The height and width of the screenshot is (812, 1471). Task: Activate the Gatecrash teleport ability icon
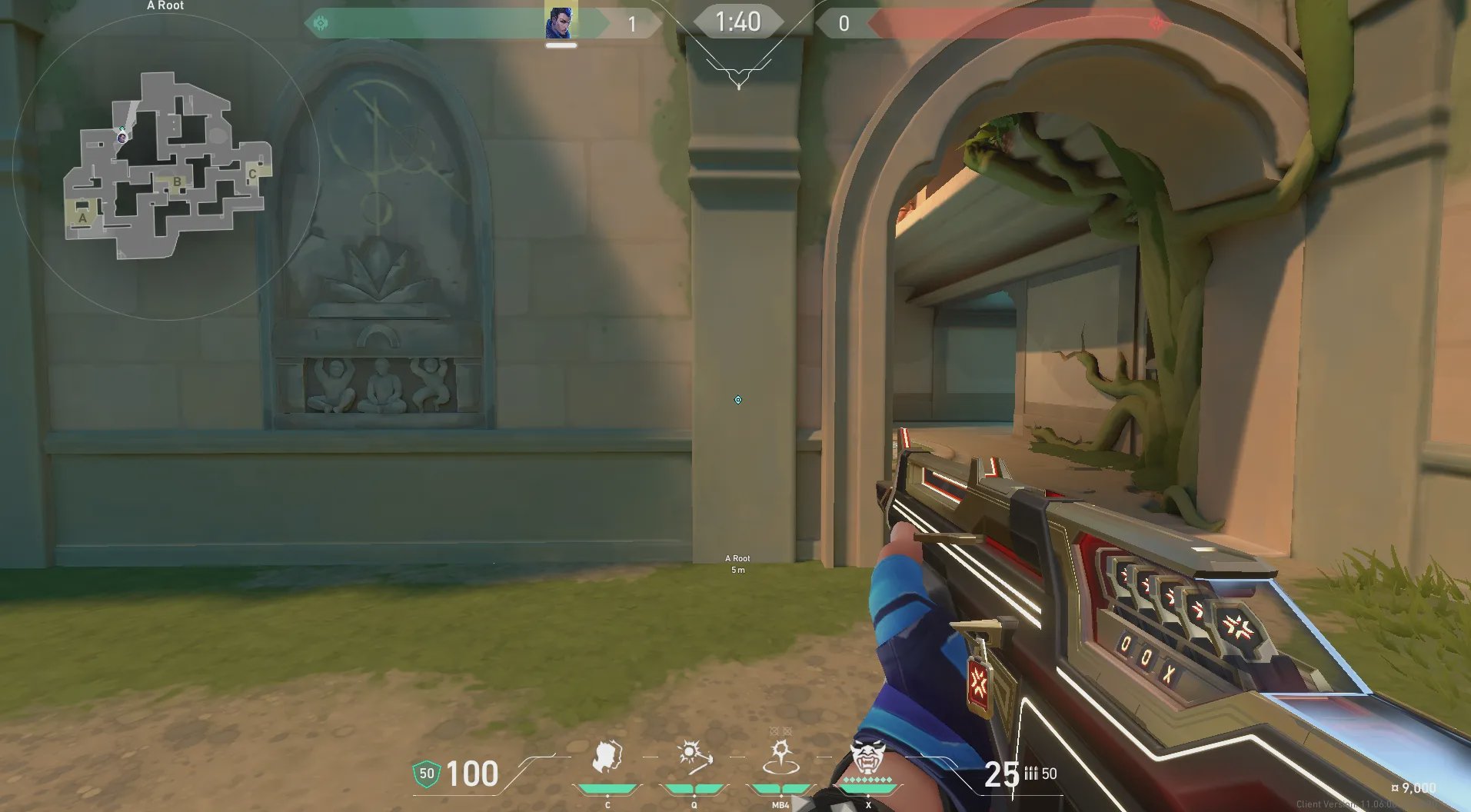click(x=780, y=758)
